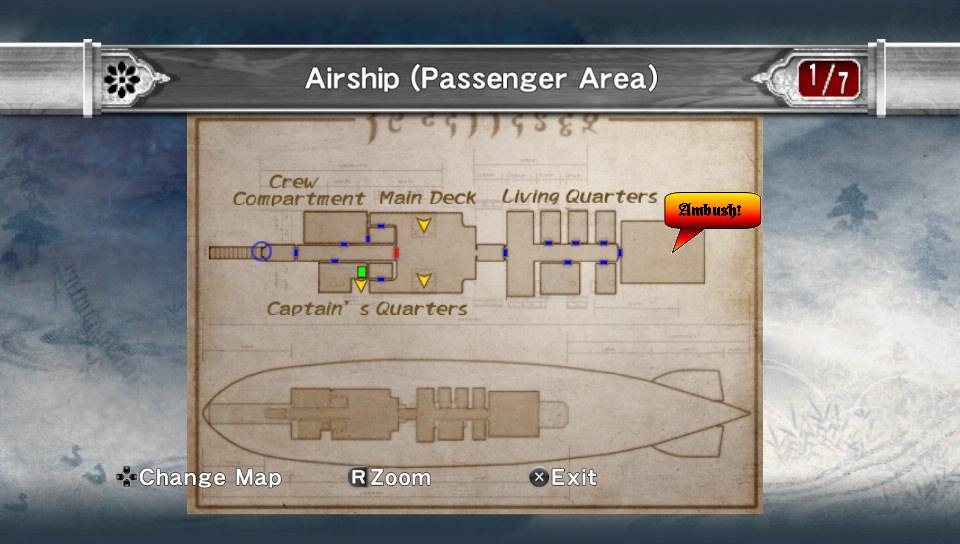Choose the Change Map option
Image resolution: width=960 pixels, height=544 pixels.
[199, 478]
